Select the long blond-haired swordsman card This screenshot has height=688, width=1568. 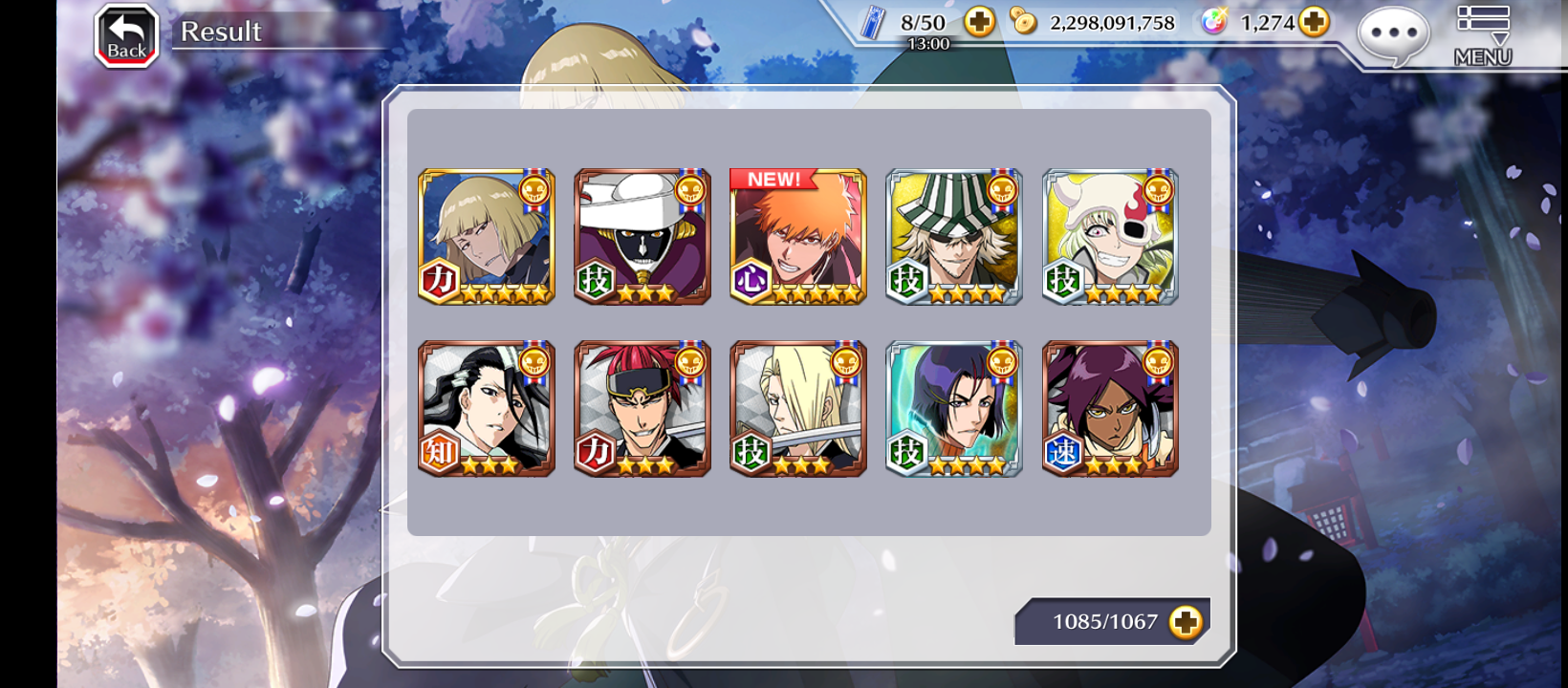click(x=798, y=409)
